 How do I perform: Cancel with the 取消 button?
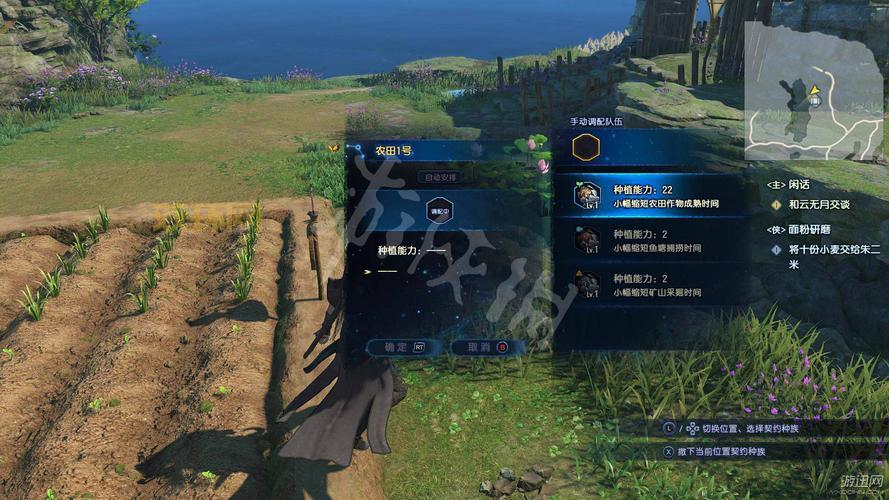pyautogui.click(x=480, y=347)
